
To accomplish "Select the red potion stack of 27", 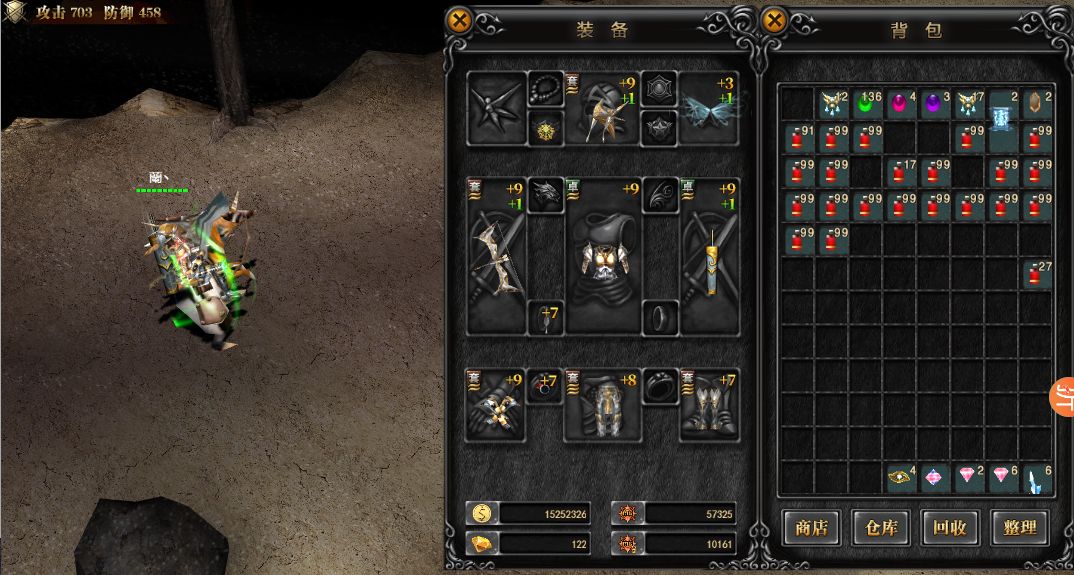I will coord(1037,272).
